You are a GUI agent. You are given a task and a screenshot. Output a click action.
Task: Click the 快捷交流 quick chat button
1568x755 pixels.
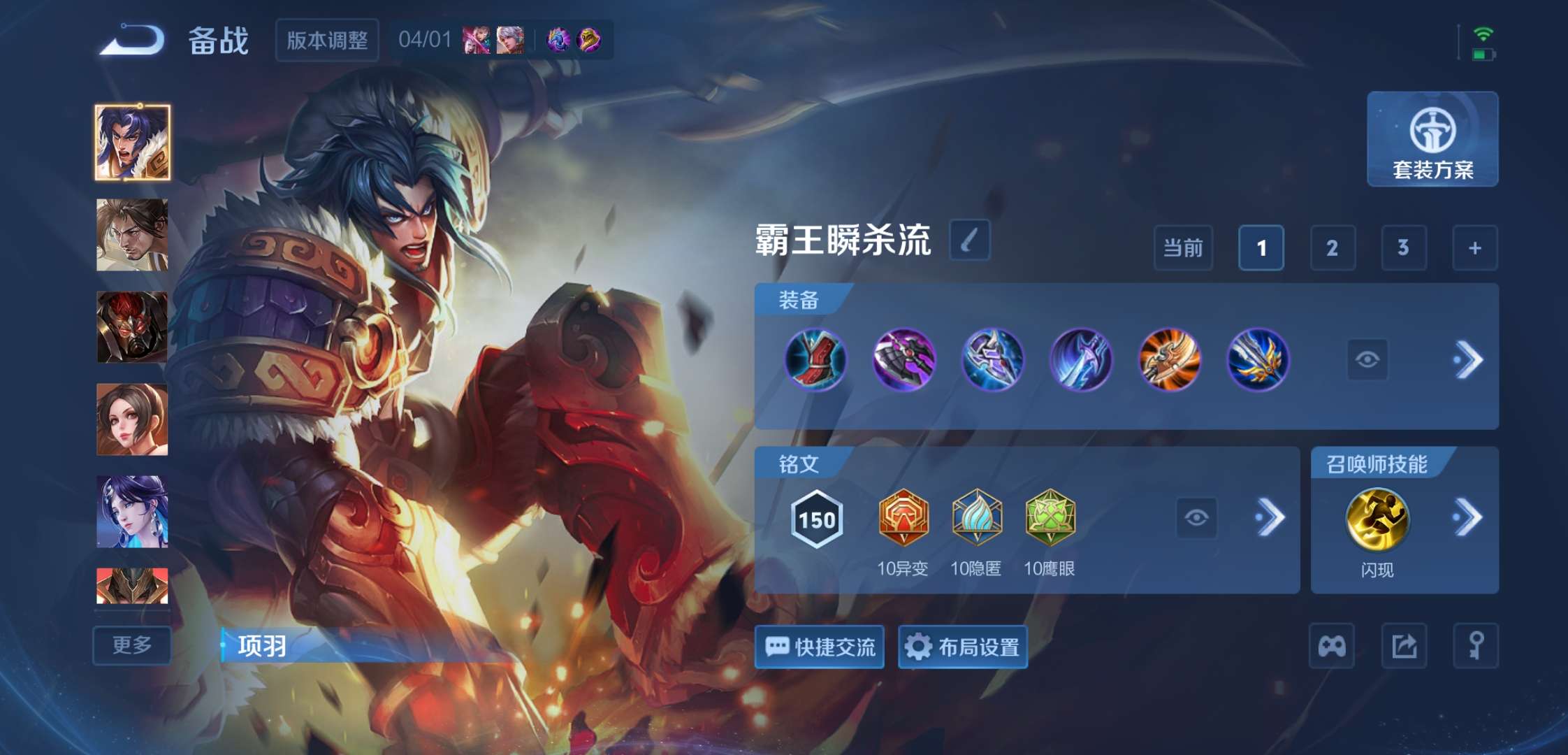819,647
